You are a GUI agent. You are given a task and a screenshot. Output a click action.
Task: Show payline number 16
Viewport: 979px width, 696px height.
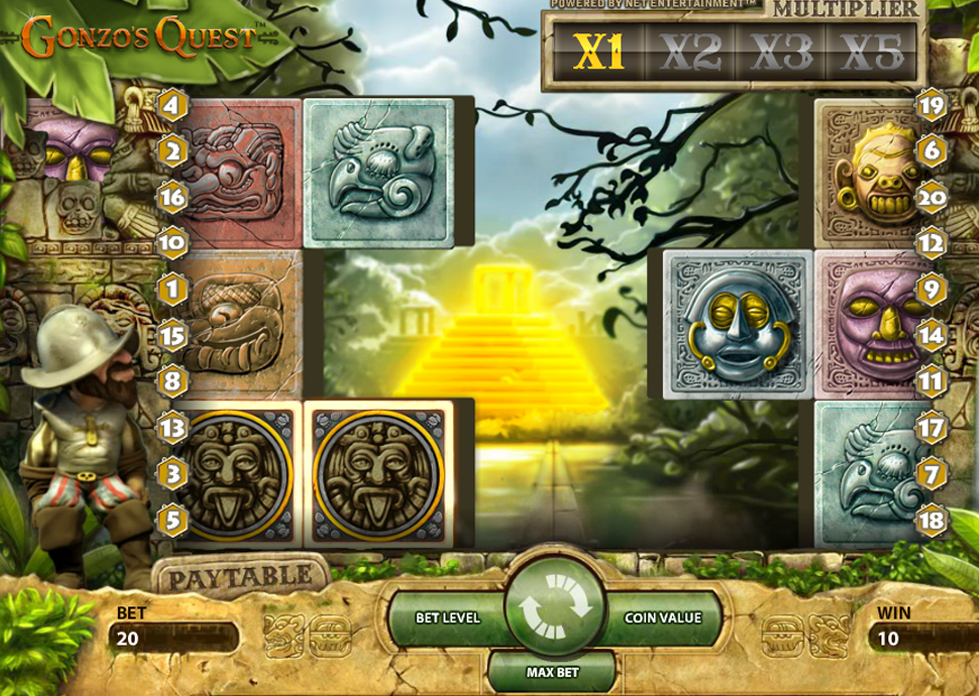click(x=172, y=197)
